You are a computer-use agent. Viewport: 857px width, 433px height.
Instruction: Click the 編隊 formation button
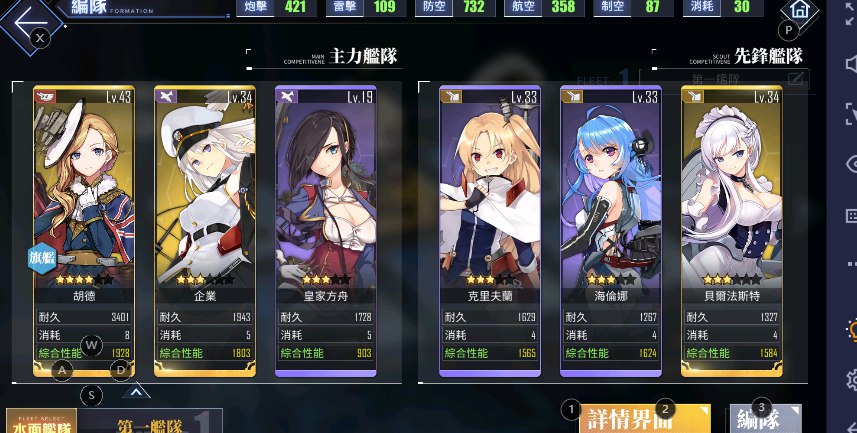(x=766, y=419)
